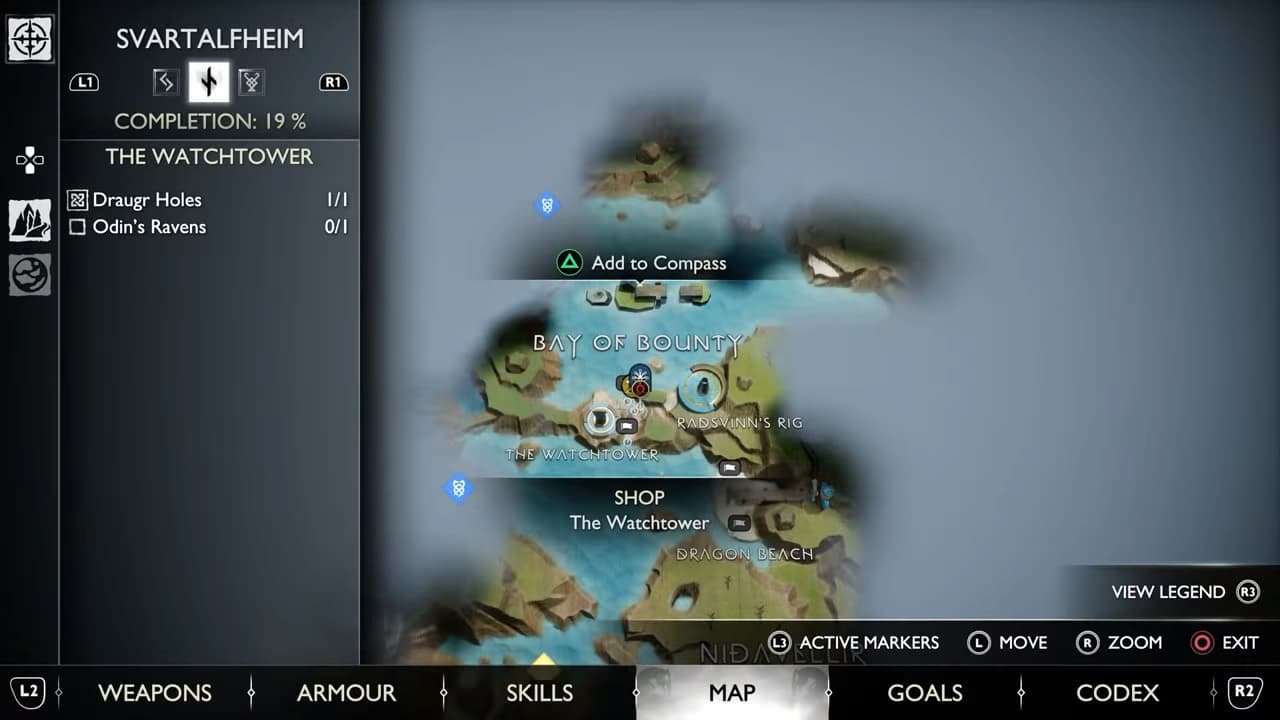Open the mountain region icon in sidebar
Screen dimensions: 1280x720
click(30, 219)
